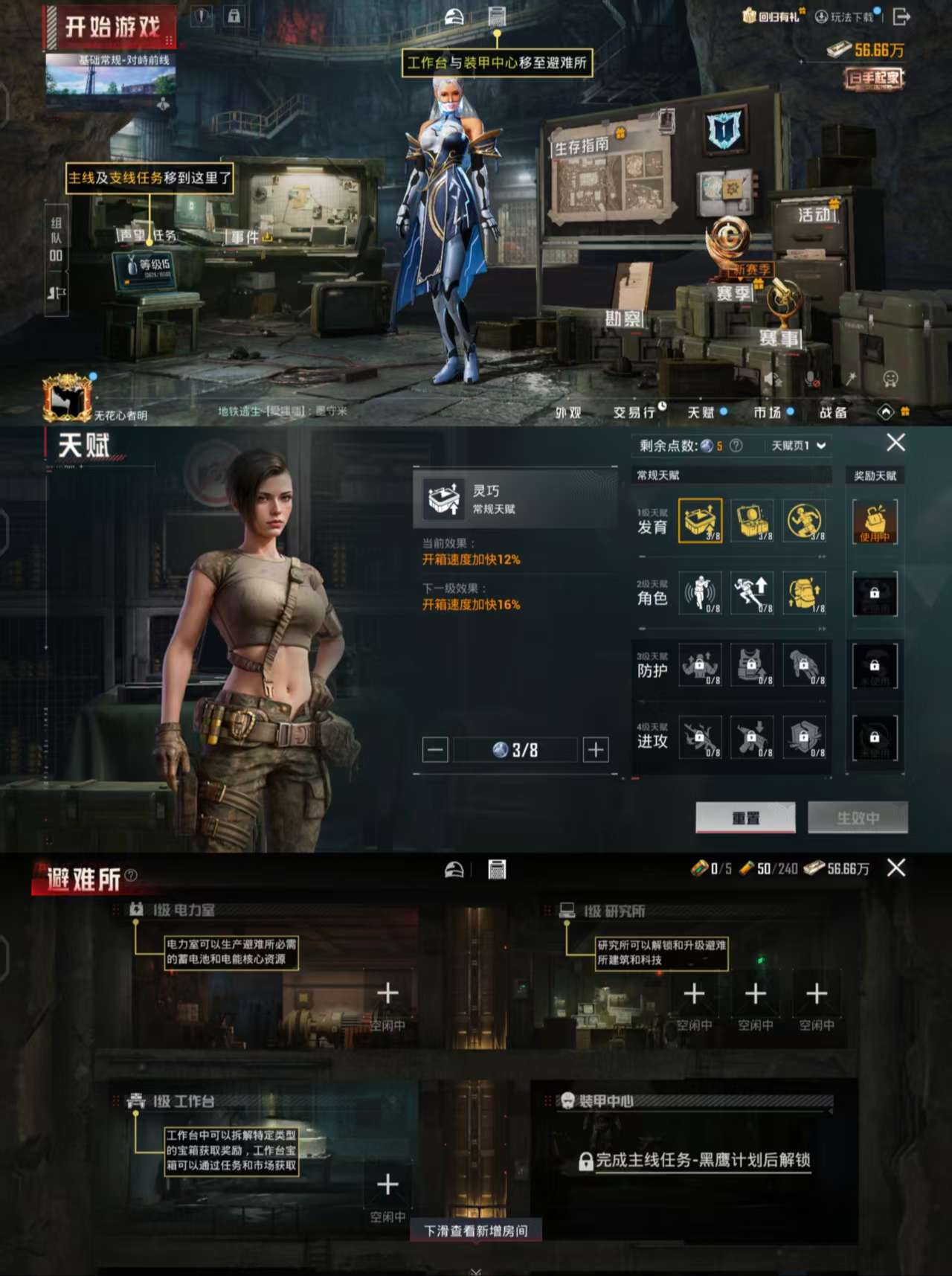Click the 重置 reset talents button

[746, 816]
